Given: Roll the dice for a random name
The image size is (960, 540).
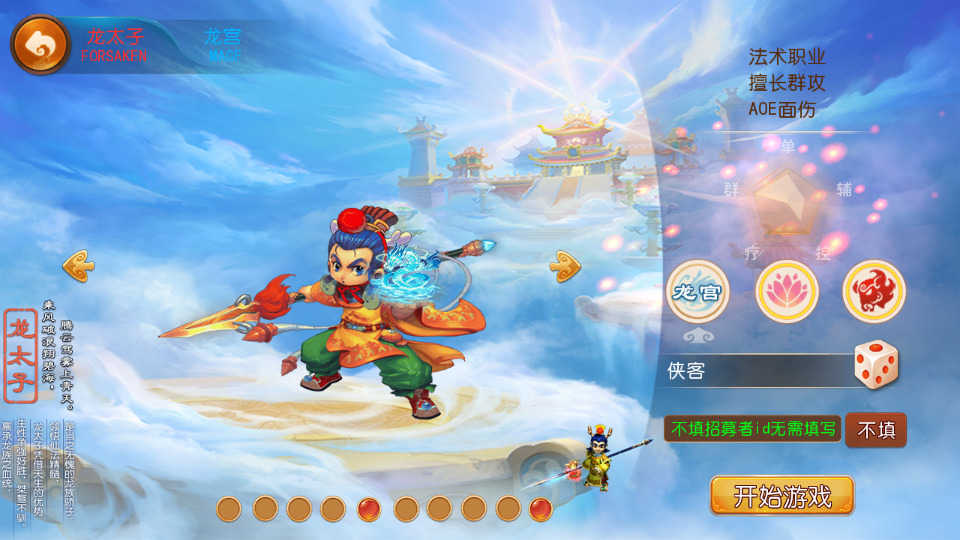Looking at the screenshot, I should pyautogui.click(x=876, y=366).
